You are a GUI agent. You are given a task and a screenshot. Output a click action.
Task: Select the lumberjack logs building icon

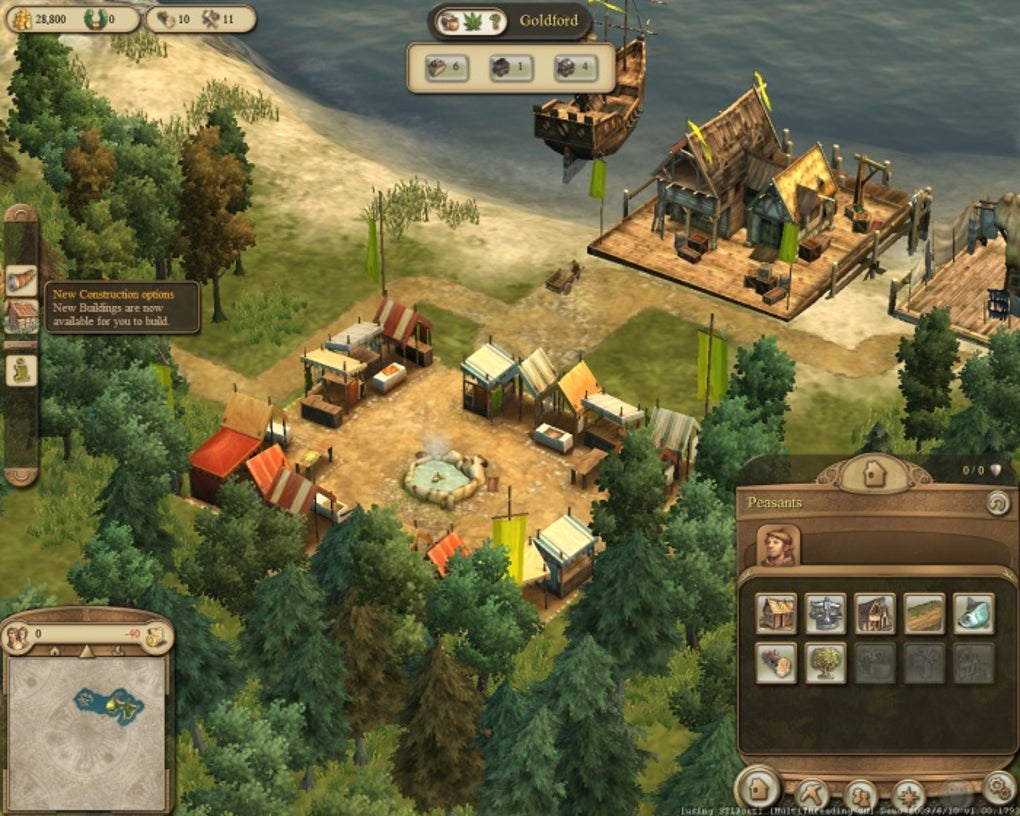776,662
